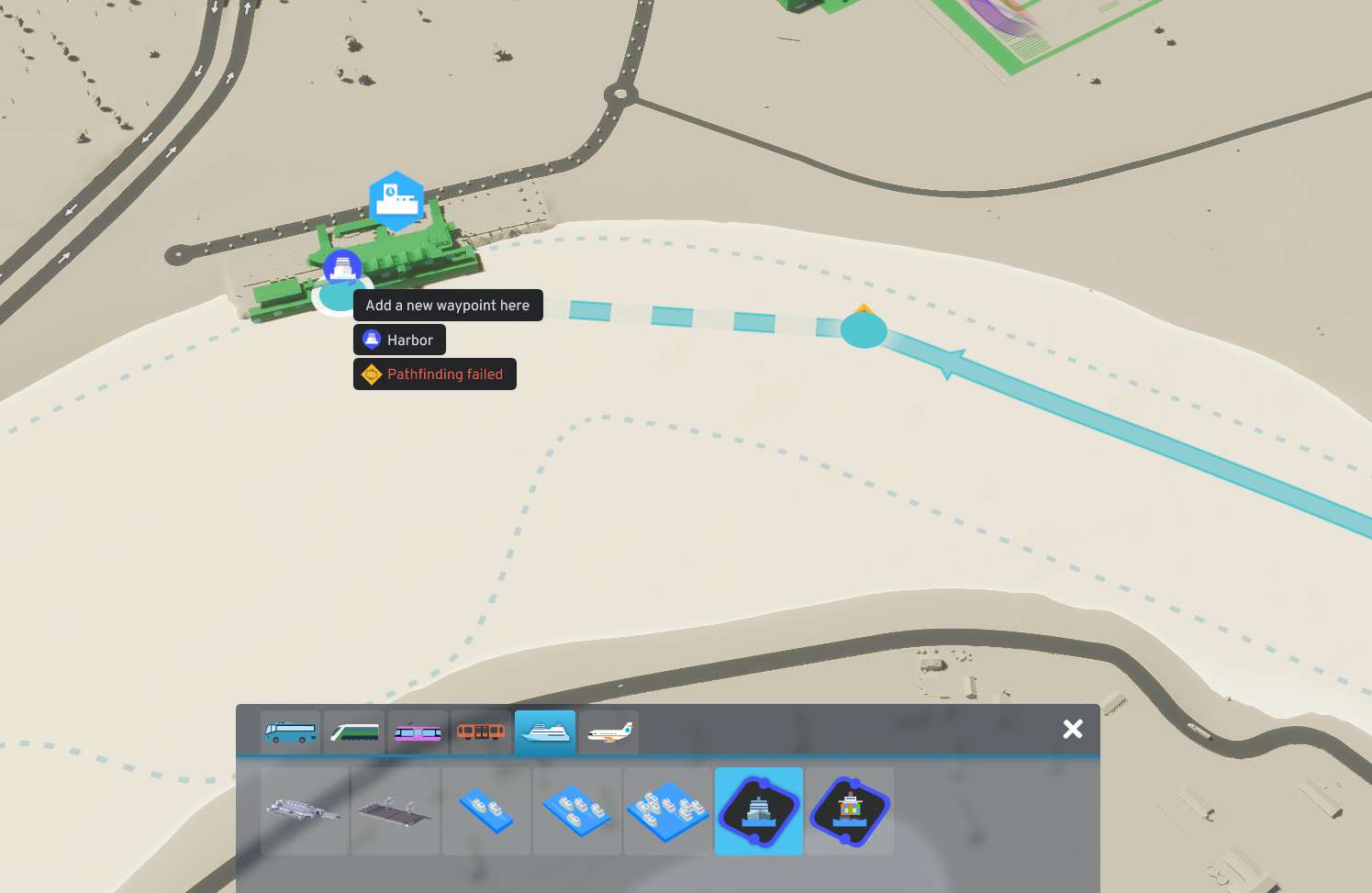The height and width of the screenshot is (893, 1372).
Task: Click the cyan waypoint circle on the route
Action: tap(863, 329)
